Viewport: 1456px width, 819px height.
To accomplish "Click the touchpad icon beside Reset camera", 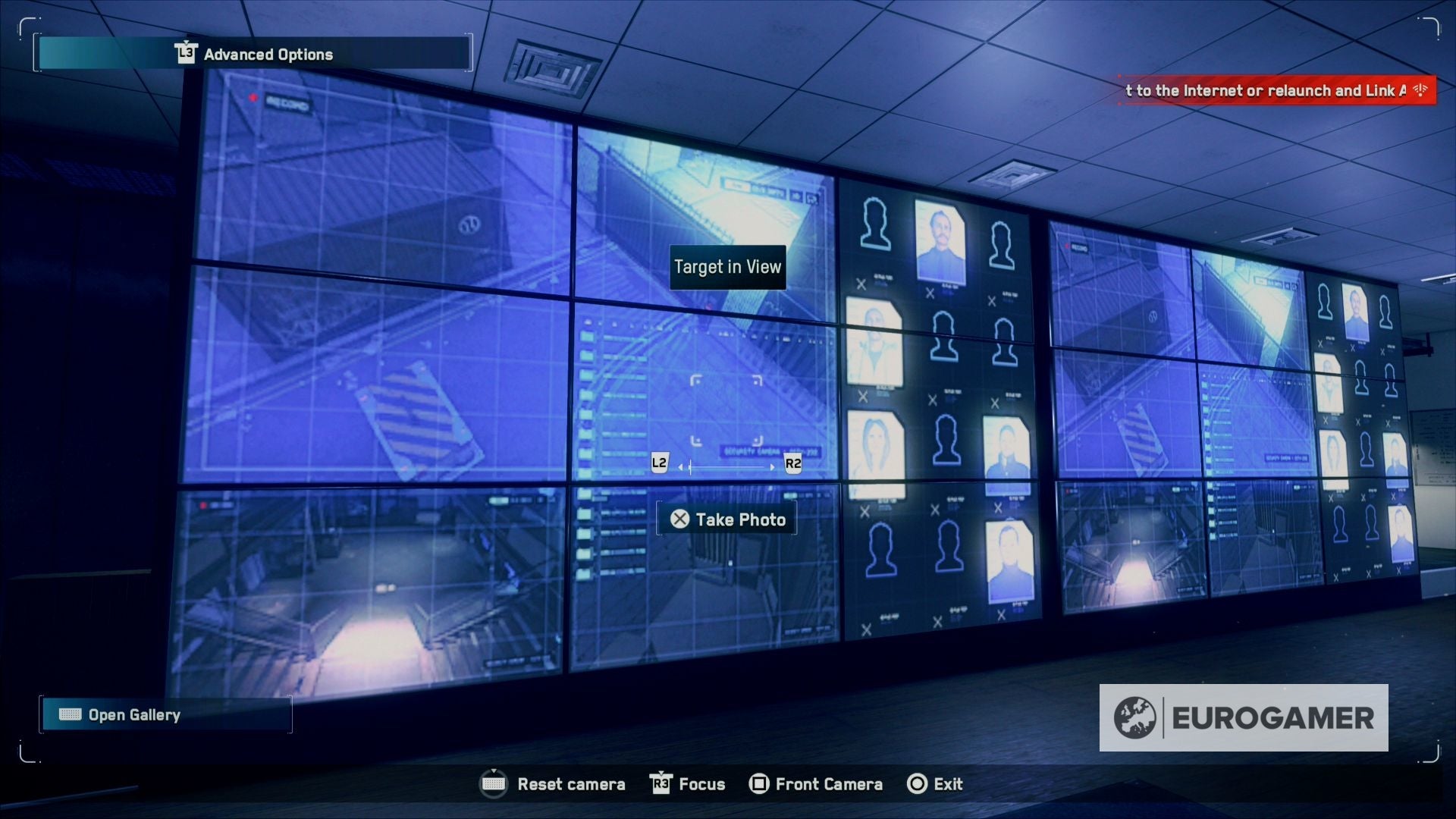I will (x=494, y=784).
